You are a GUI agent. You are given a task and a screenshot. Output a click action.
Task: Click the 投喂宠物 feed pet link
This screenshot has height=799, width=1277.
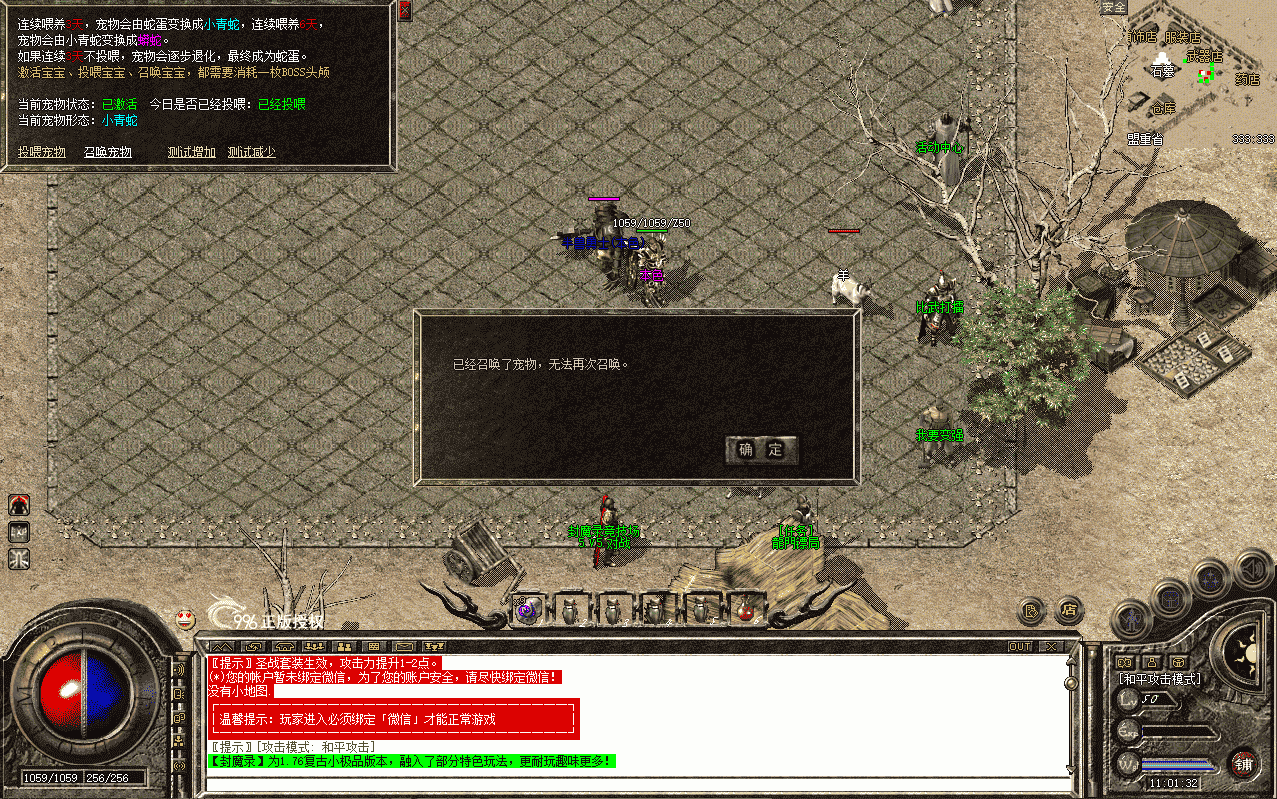click(42, 152)
